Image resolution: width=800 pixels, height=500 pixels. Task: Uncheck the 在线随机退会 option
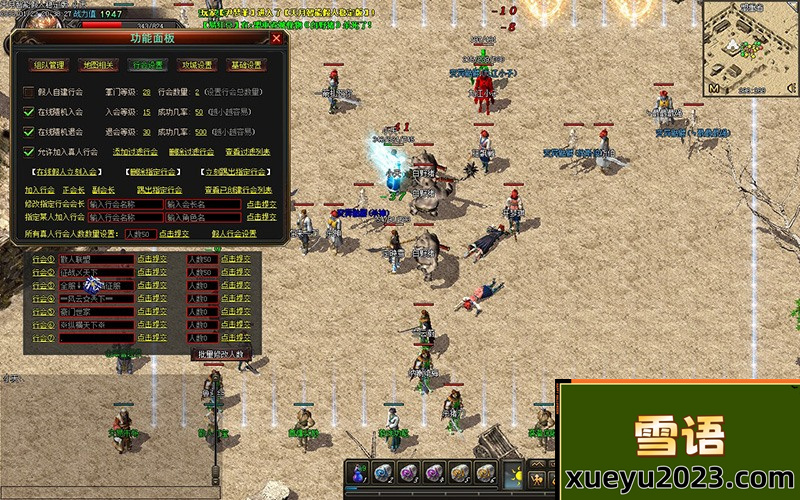[28, 132]
